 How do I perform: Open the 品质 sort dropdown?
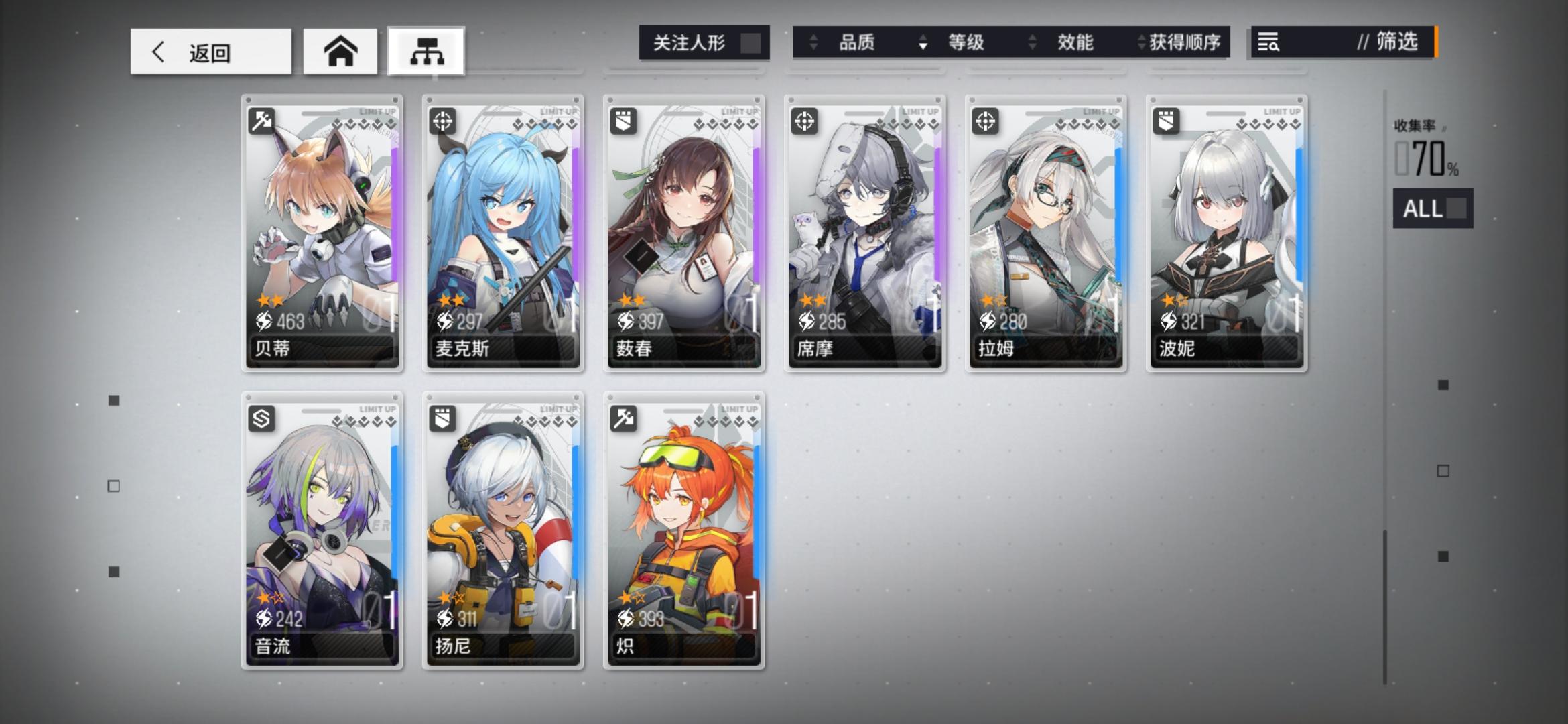tap(856, 43)
